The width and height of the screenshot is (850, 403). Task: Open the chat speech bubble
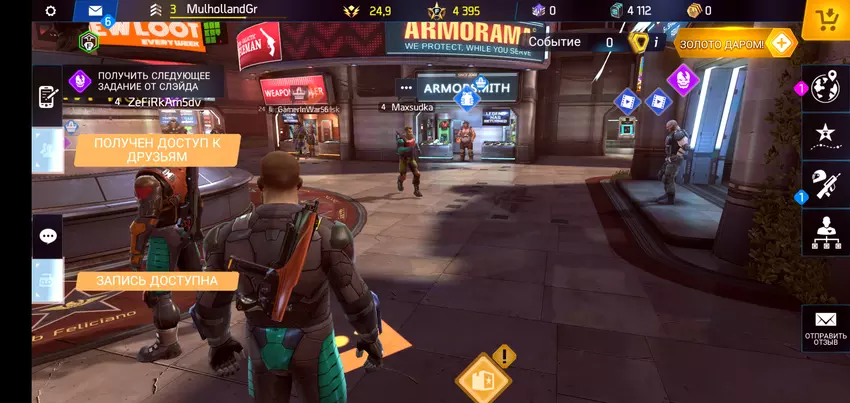pyautogui.click(x=48, y=236)
